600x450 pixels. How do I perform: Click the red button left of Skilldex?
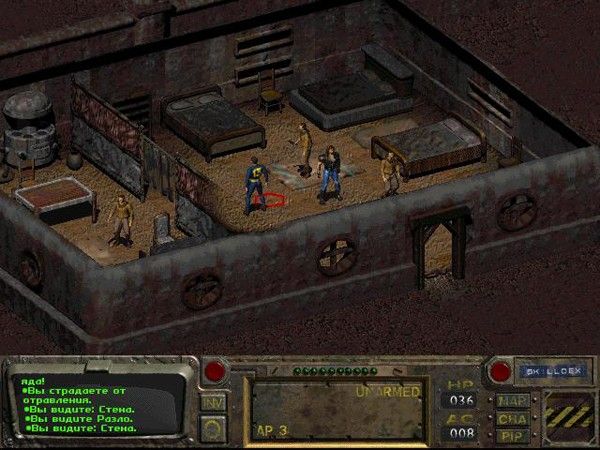tap(499, 372)
